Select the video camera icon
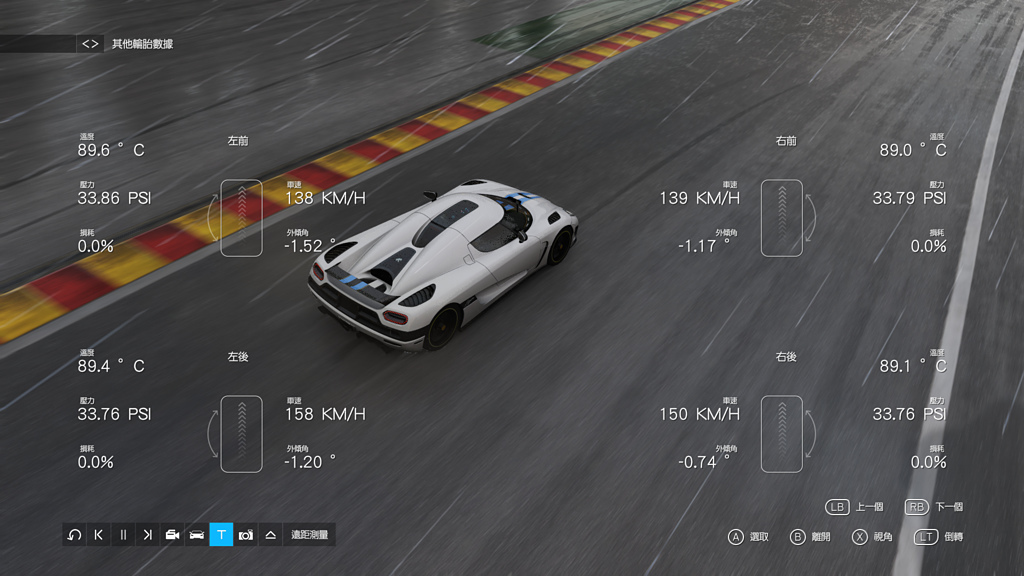Screen dimensions: 1024x576 point(172,535)
